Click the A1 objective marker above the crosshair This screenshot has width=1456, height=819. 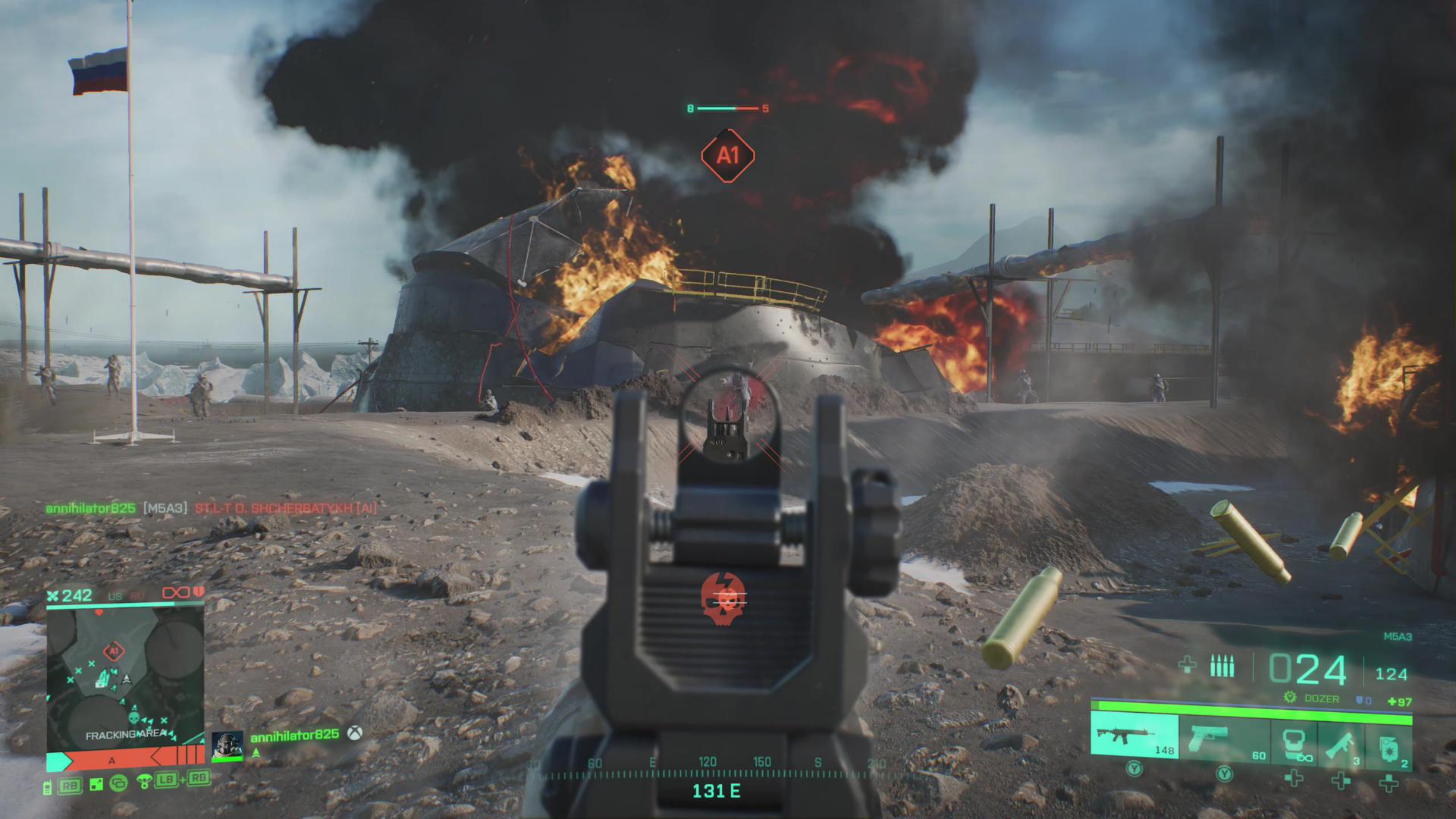pos(727,155)
